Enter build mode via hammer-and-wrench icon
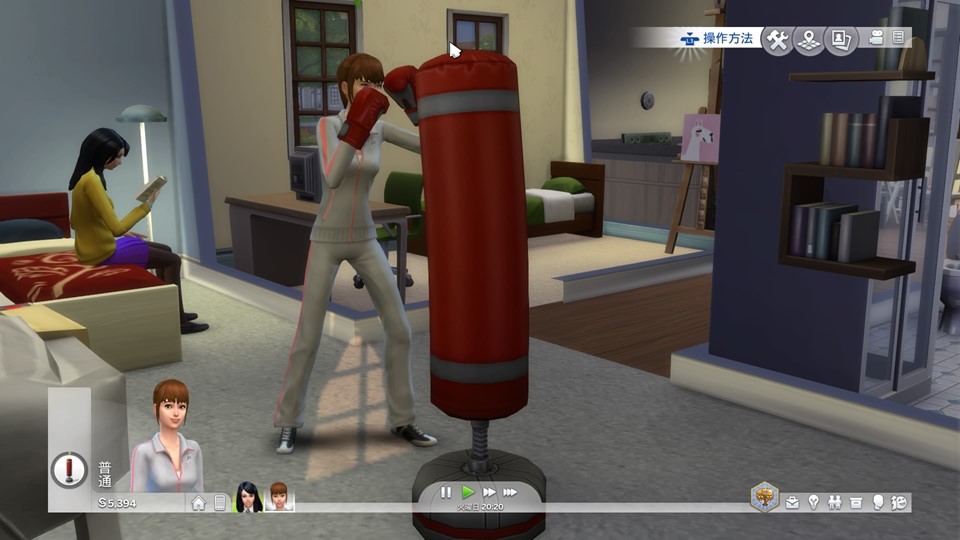 [x=777, y=39]
